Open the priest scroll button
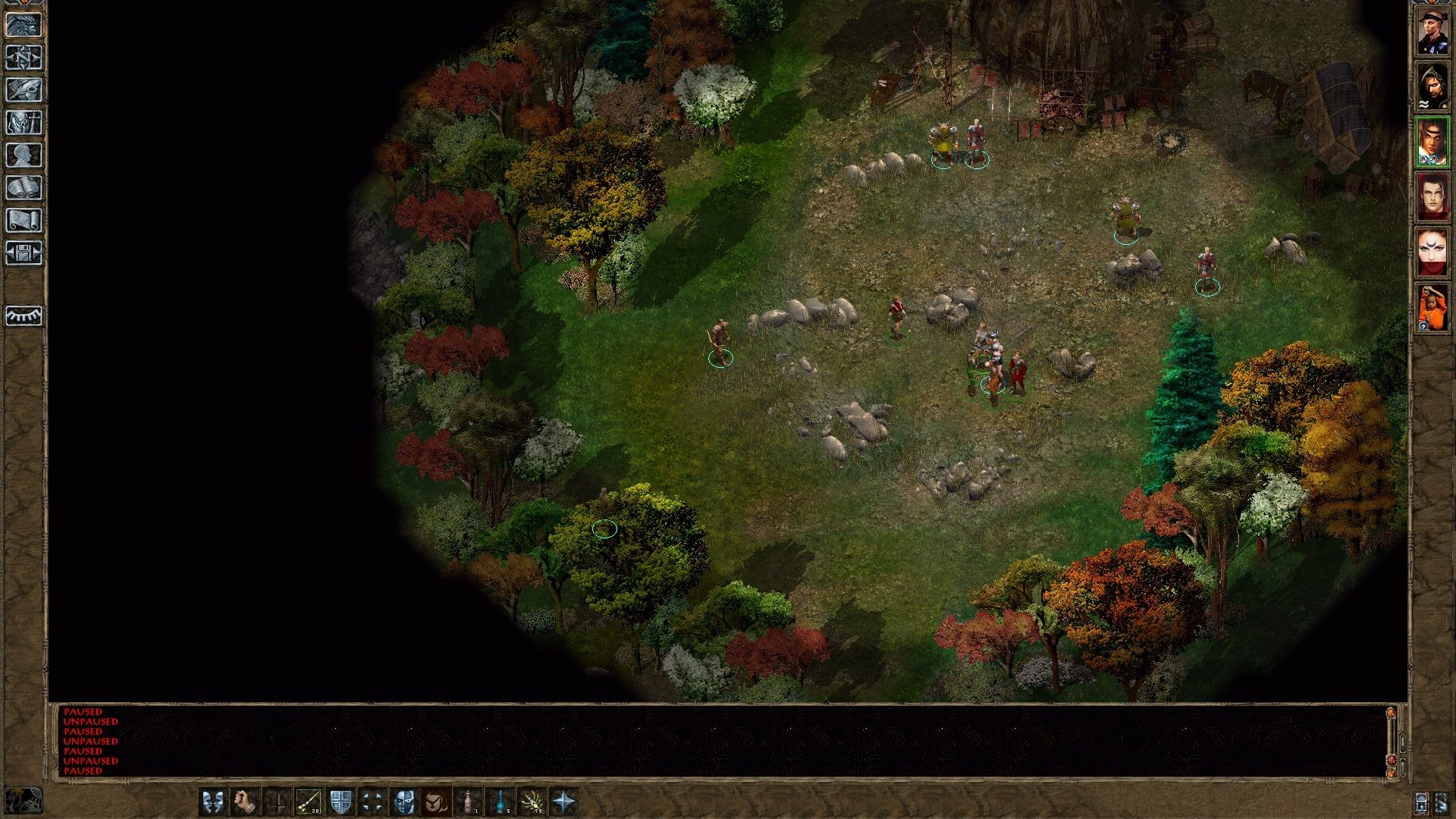 coord(24,221)
